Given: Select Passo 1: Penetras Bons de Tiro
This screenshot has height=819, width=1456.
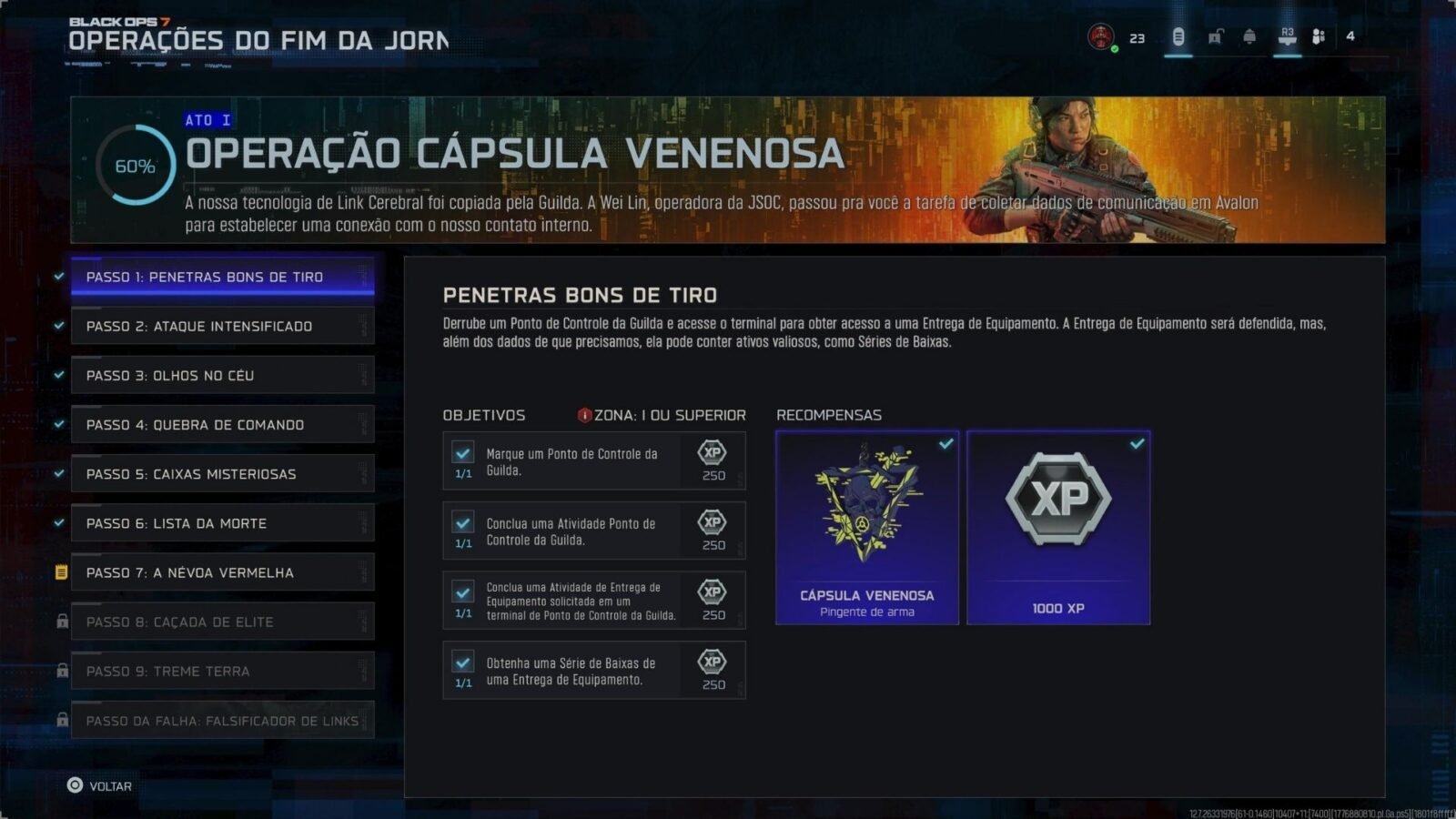Looking at the screenshot, I should click(222, 277).
